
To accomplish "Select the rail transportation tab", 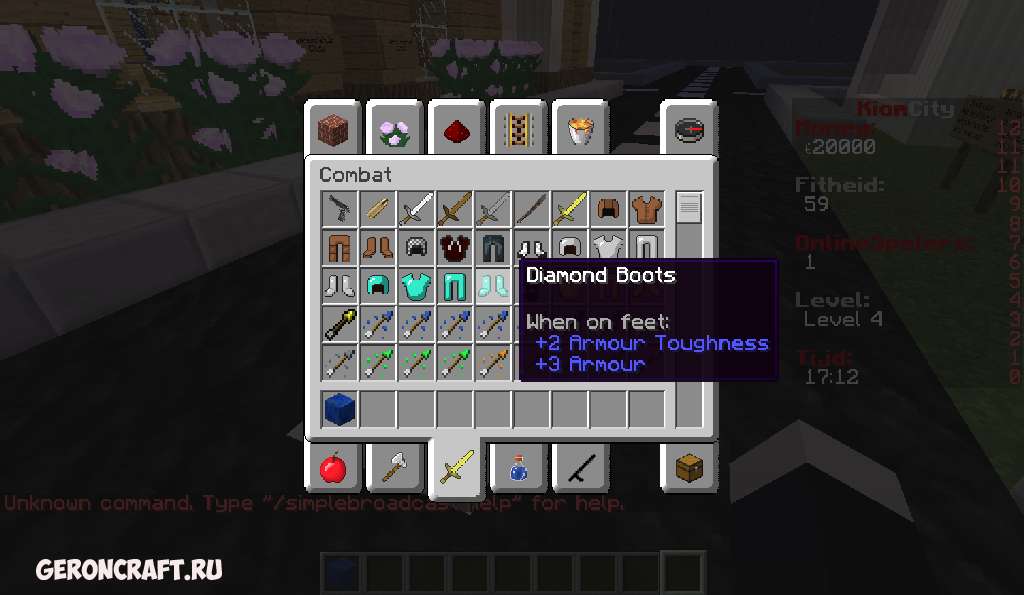I will tap(519, 130).
